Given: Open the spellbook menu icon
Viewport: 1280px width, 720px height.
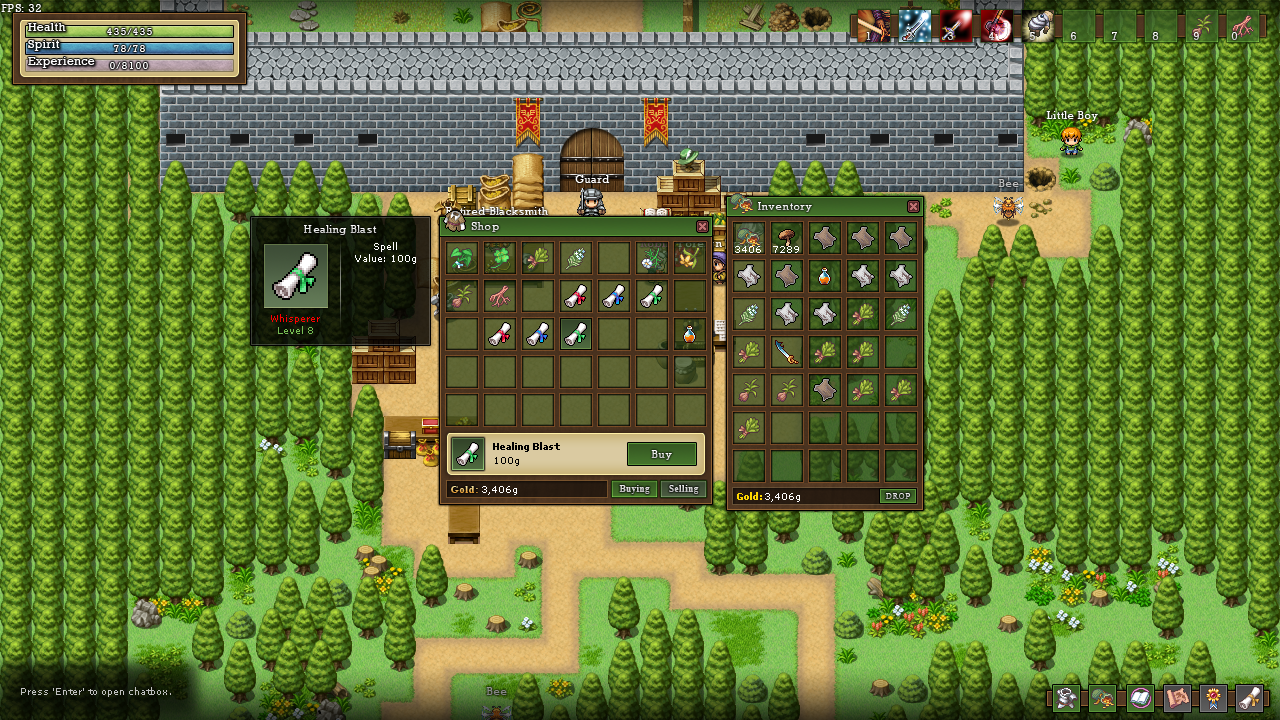Looking at the screenshot, I should [x=1140, y=697].
